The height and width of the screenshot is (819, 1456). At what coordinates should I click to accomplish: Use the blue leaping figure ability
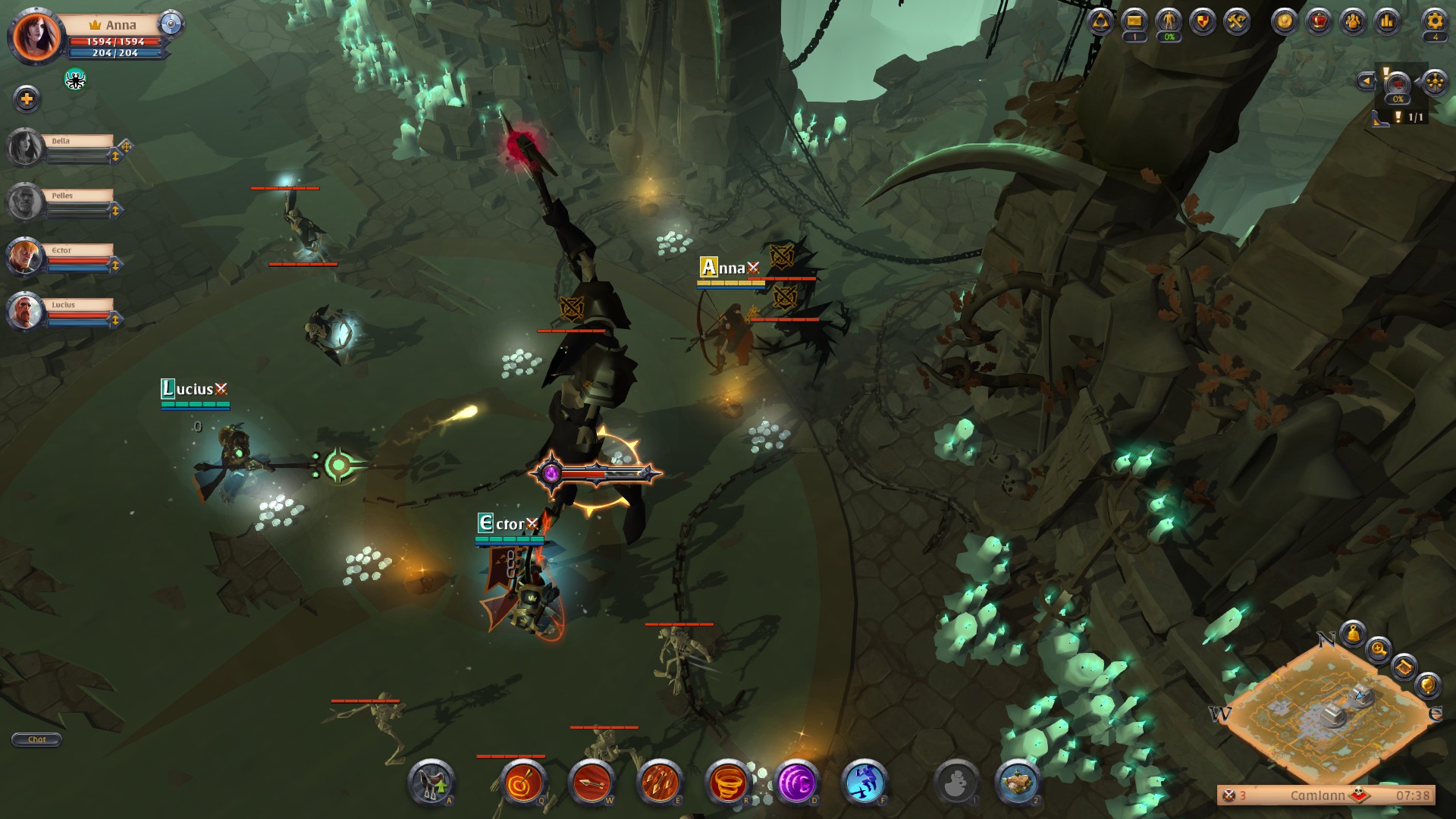tap(864, 782)
